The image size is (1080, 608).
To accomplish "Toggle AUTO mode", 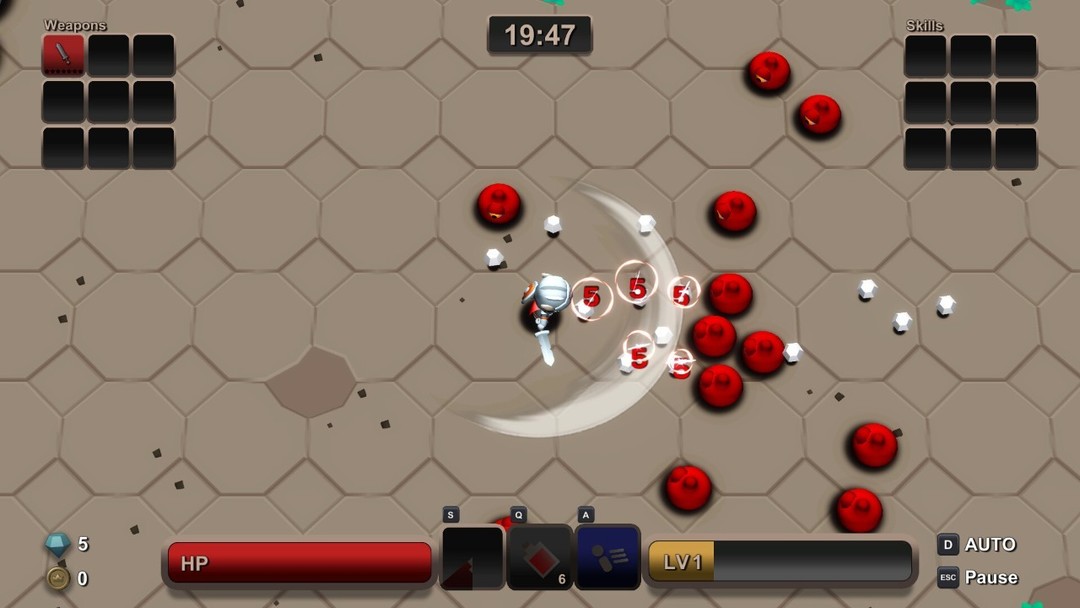I will coord(977,544).
